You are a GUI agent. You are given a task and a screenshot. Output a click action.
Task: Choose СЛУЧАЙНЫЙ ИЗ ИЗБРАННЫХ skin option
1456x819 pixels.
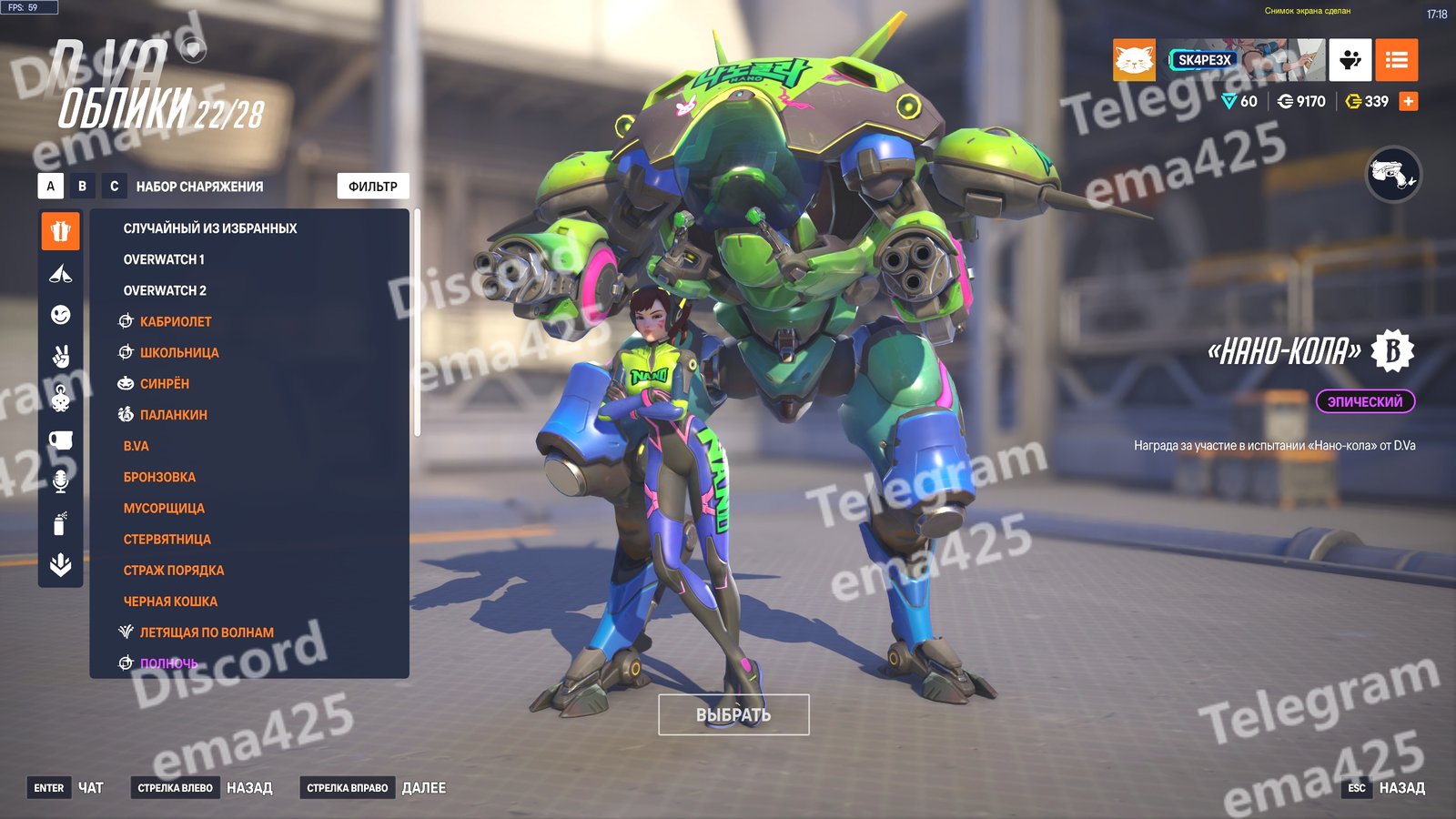tap(210, 228)
